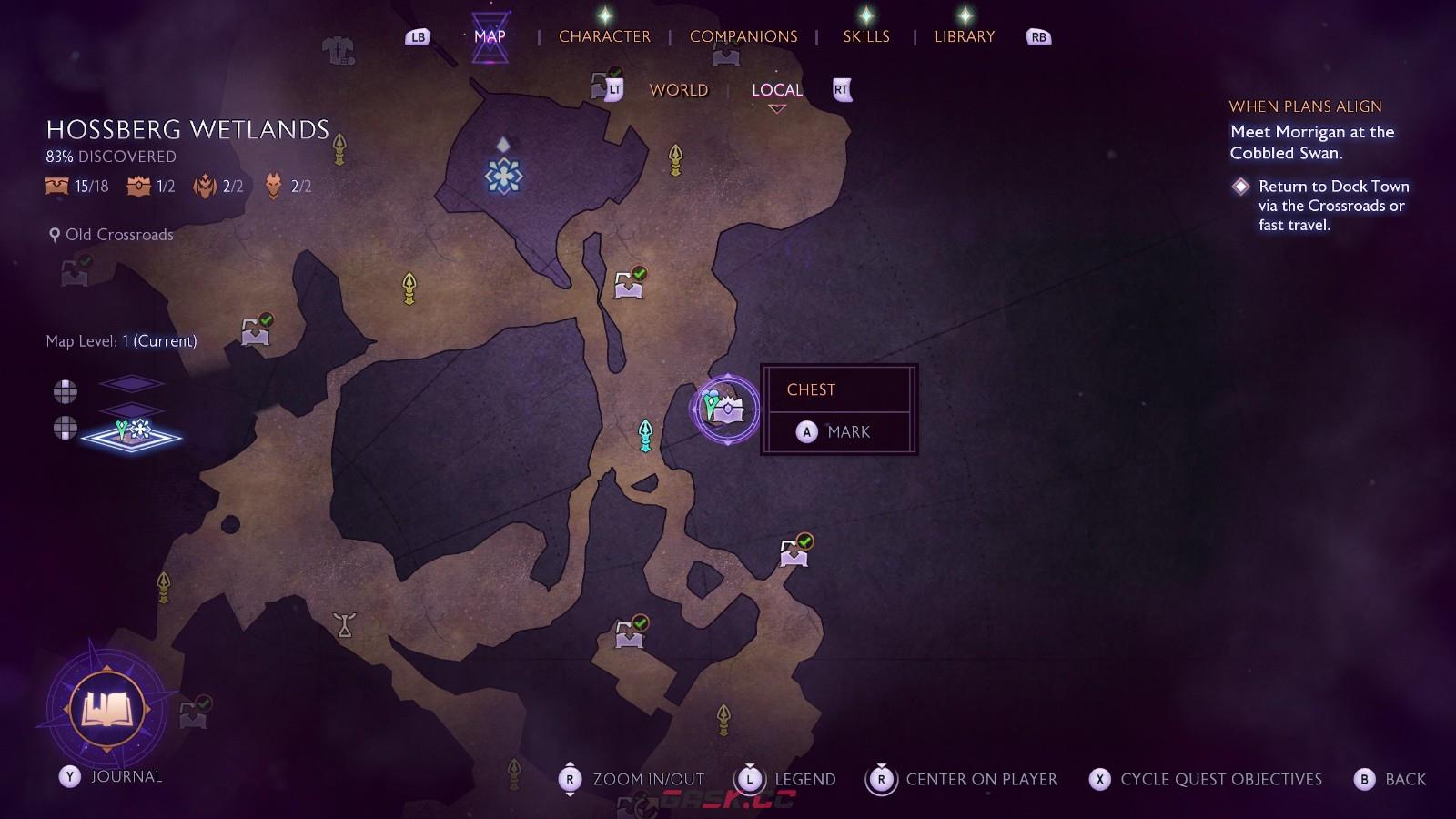The image size is (1456, 819).
Task: Switch to the World map view
Action: pos(678,90)
